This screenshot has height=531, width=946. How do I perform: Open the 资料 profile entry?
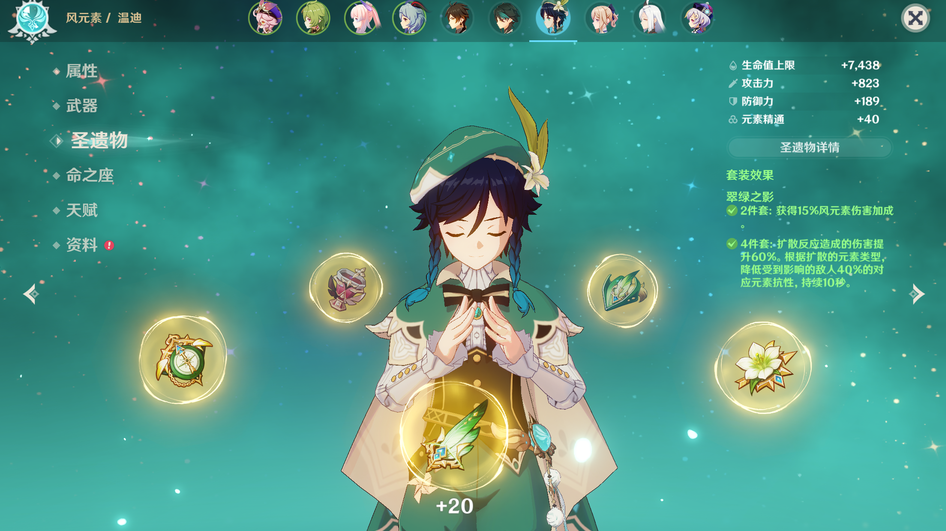81,245
